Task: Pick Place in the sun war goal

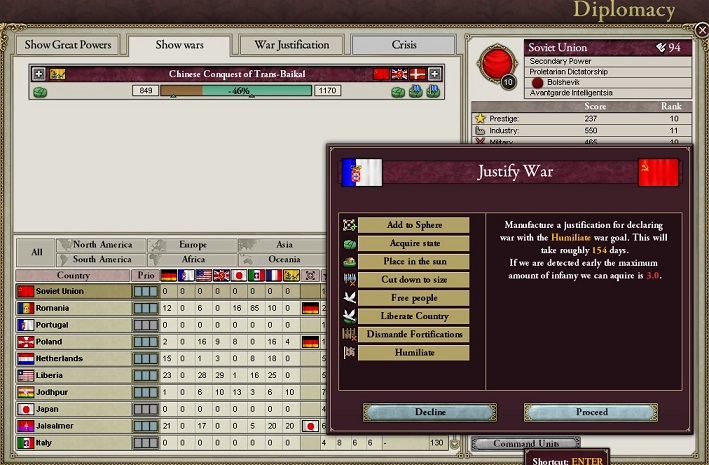Action: (413, 262)
